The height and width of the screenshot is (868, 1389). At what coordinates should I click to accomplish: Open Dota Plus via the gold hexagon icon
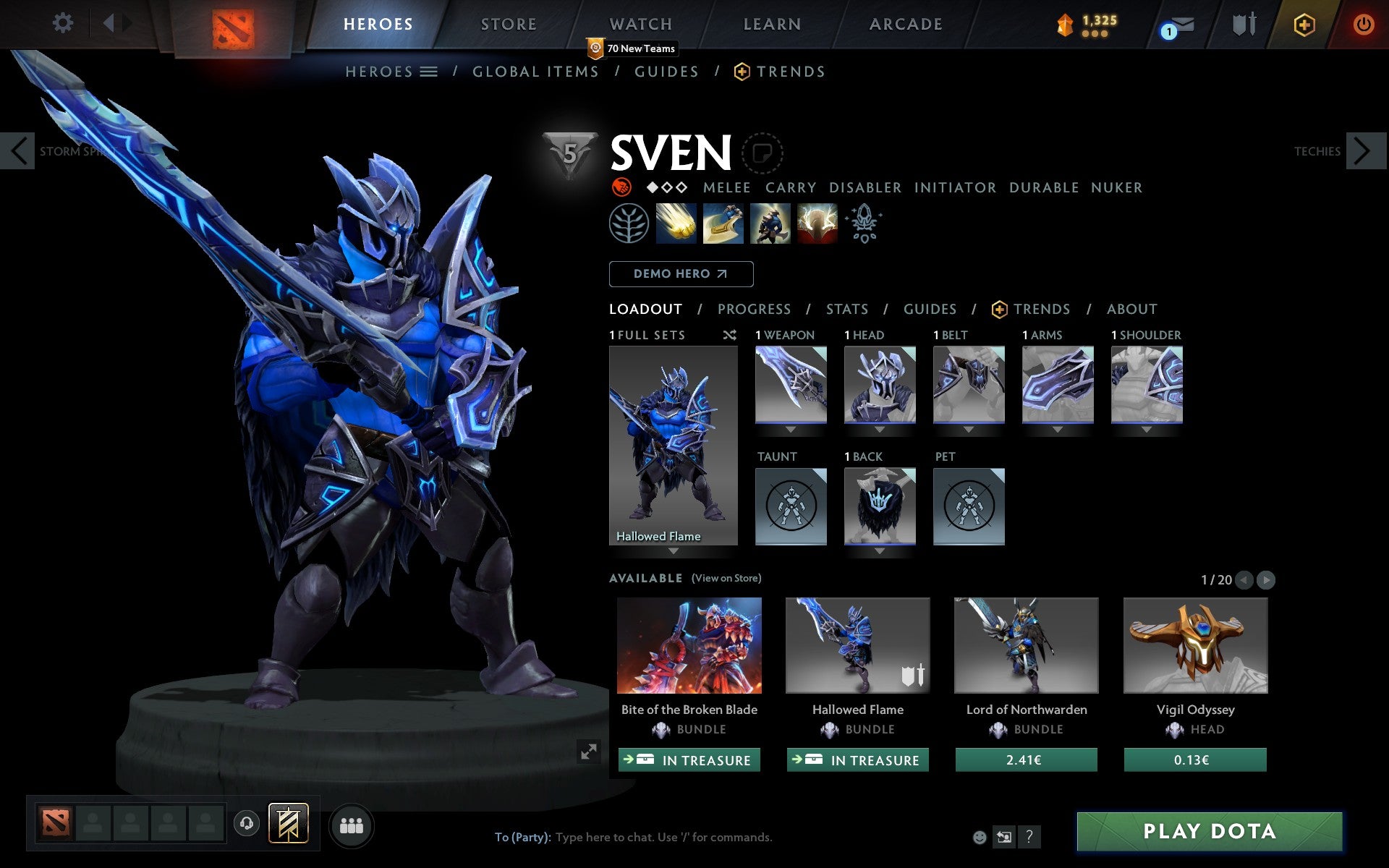[1304, 23]
